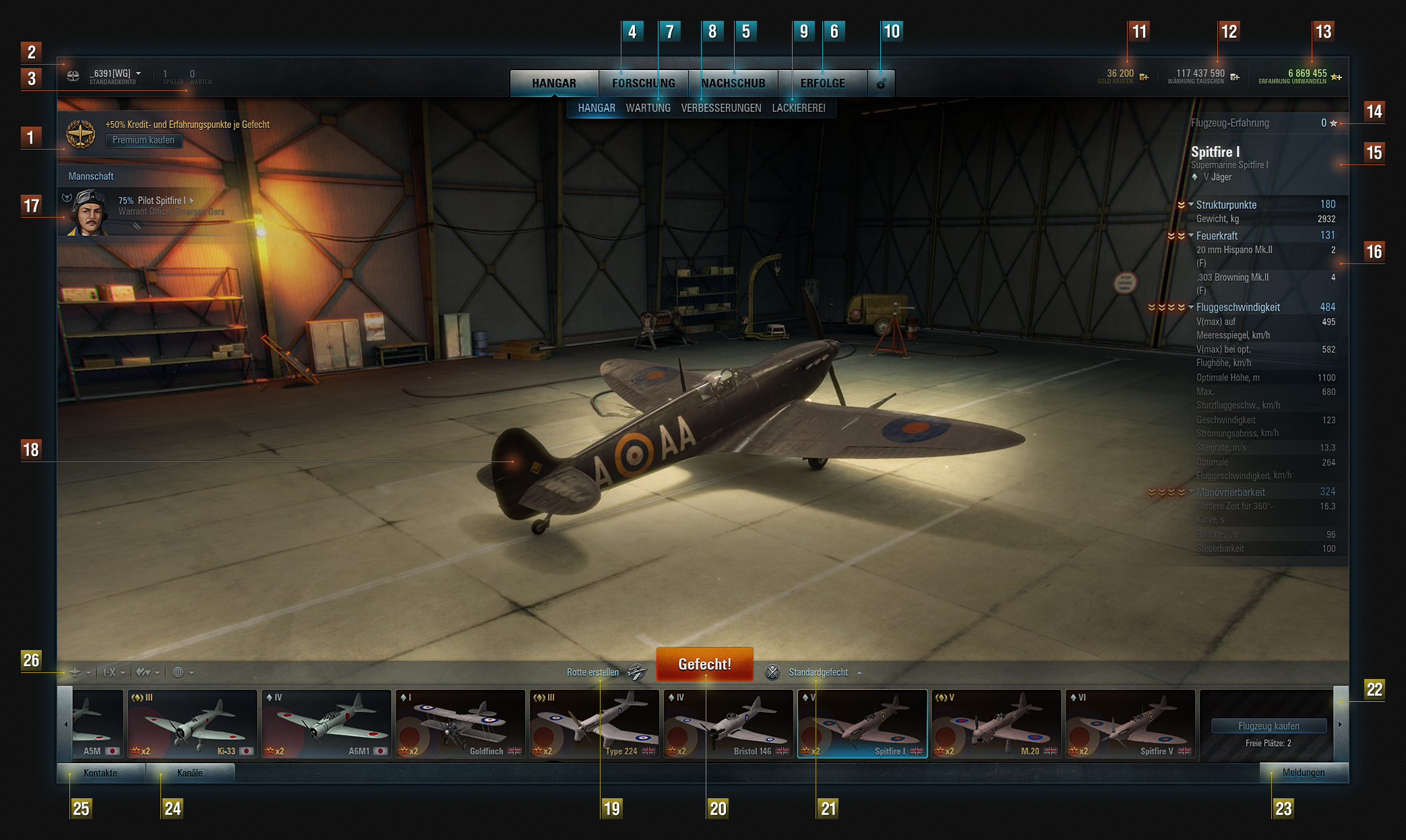The image size is (1406, 840).
Task: Open the Standardgefecht battle mode dropdown
Action: (818, 672)
